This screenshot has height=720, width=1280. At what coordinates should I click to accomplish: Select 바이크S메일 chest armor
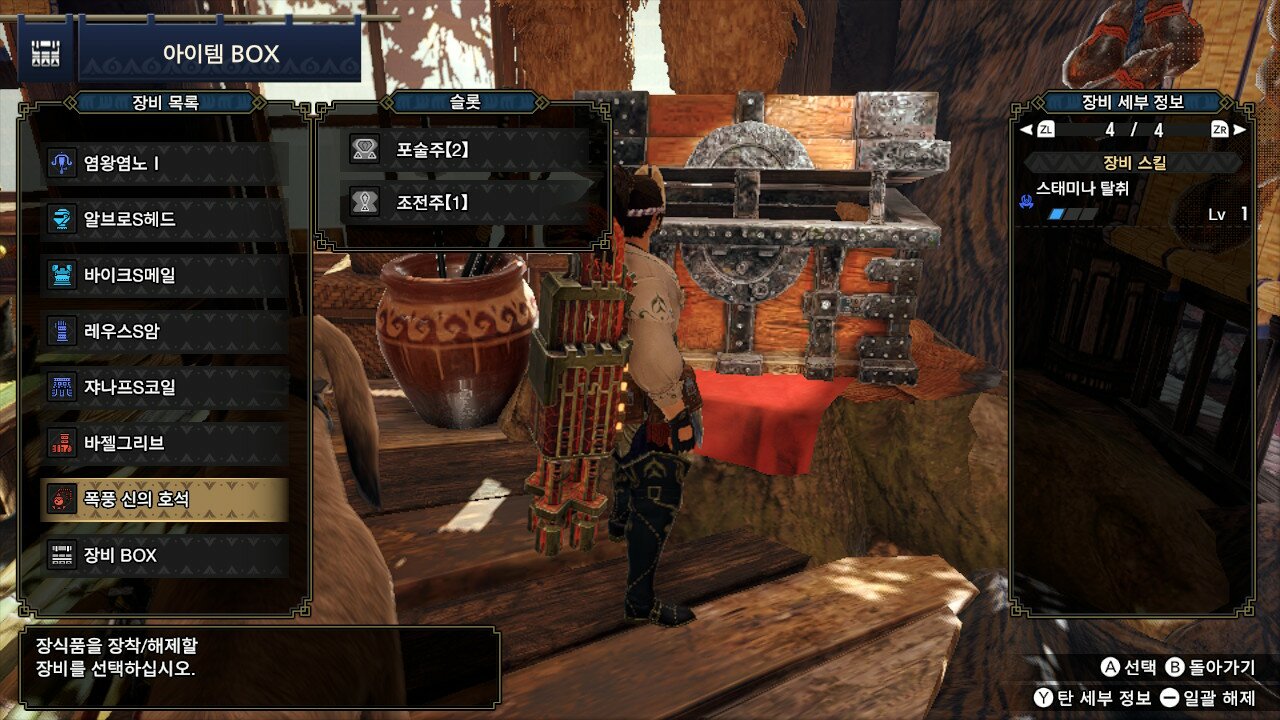pyautogui.click(x=165, y=275)
